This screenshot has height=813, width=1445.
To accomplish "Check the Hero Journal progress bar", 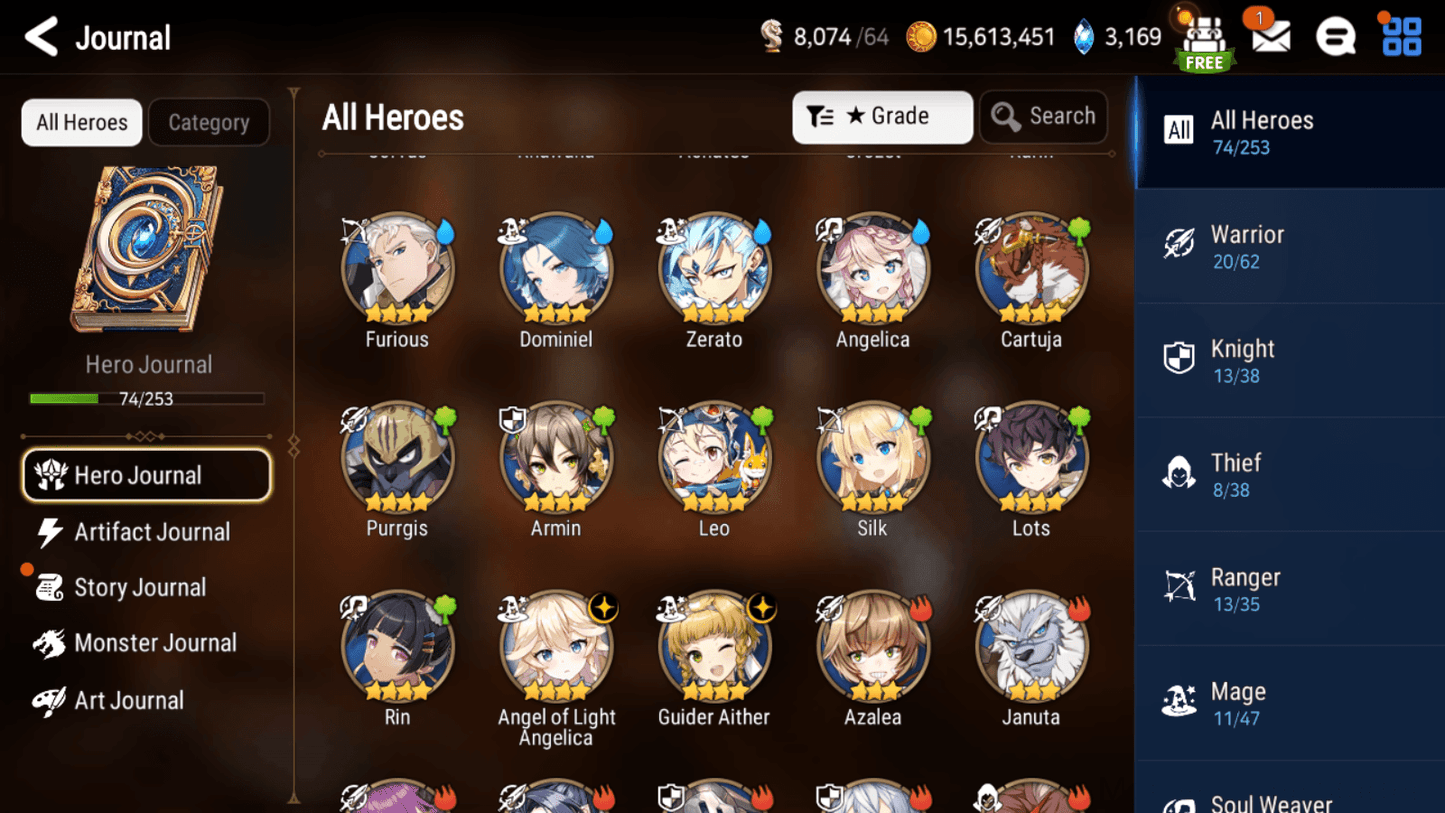I will (148, 398).
